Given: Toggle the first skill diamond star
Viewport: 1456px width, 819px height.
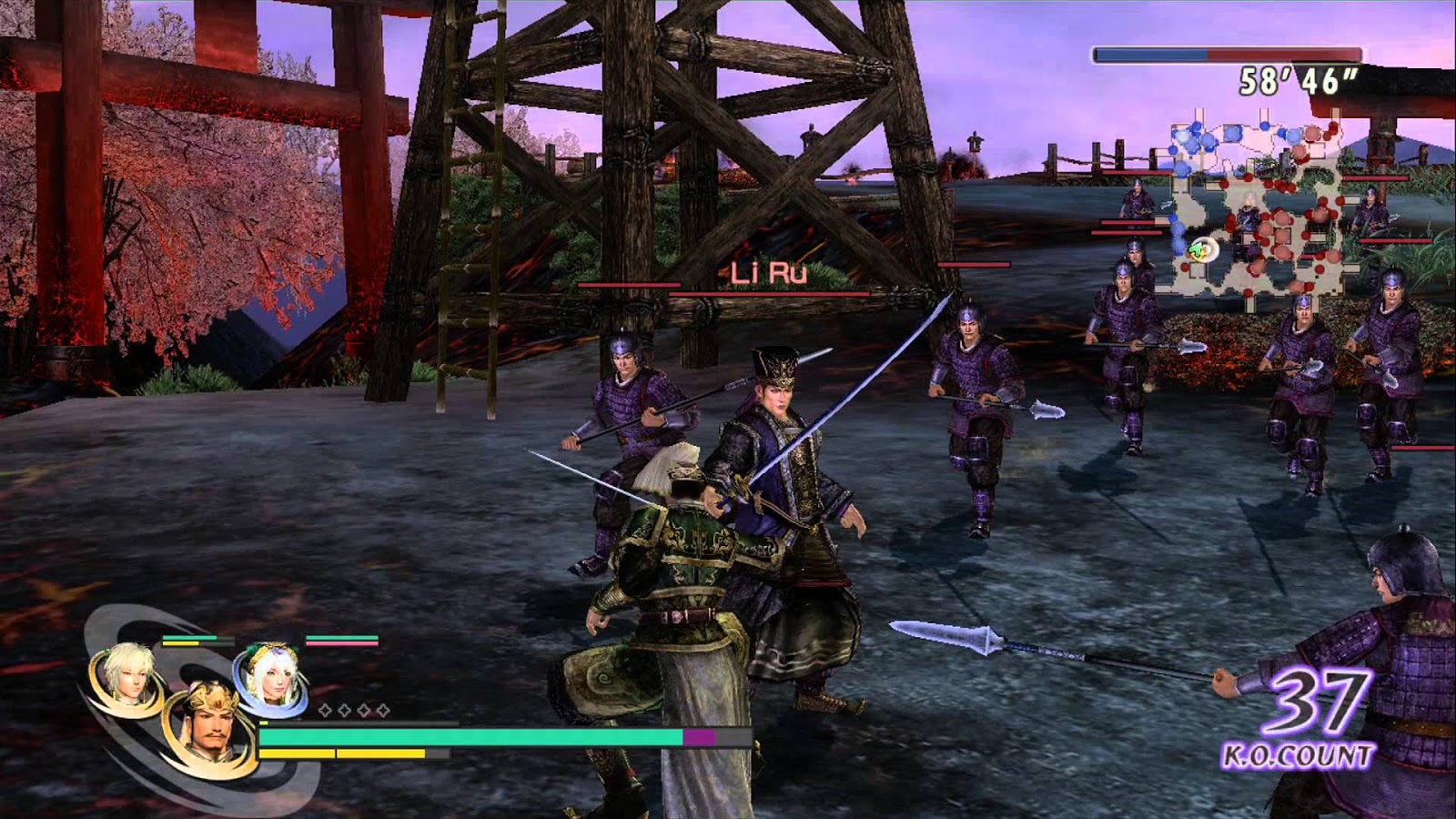Looking at the screenshot, I should coord(325,709).
